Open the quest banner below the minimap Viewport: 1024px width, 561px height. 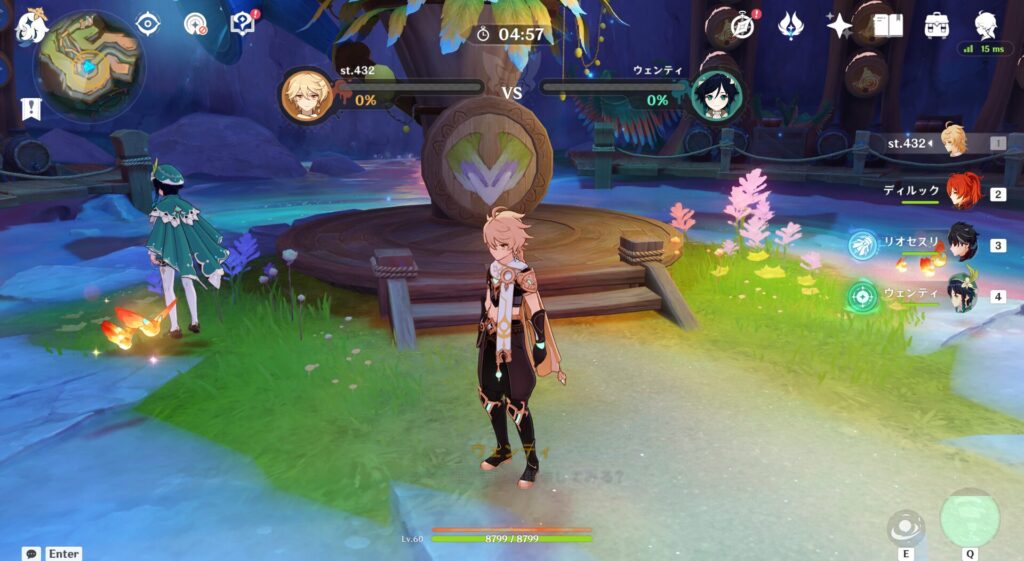tap(30, 109)
